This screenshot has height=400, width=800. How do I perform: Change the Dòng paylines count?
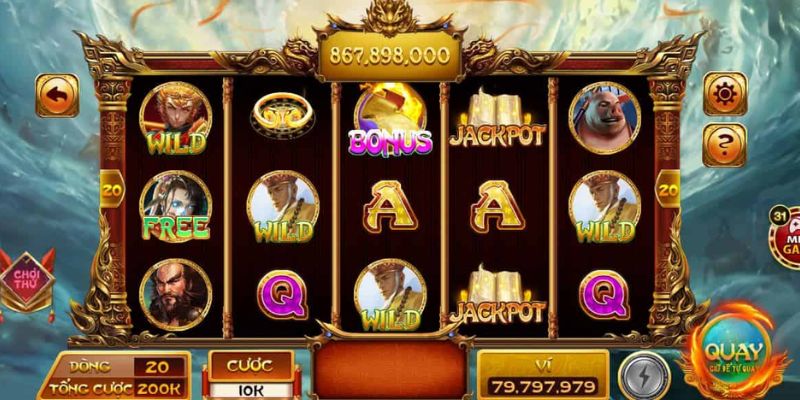(x=158, y=367)
